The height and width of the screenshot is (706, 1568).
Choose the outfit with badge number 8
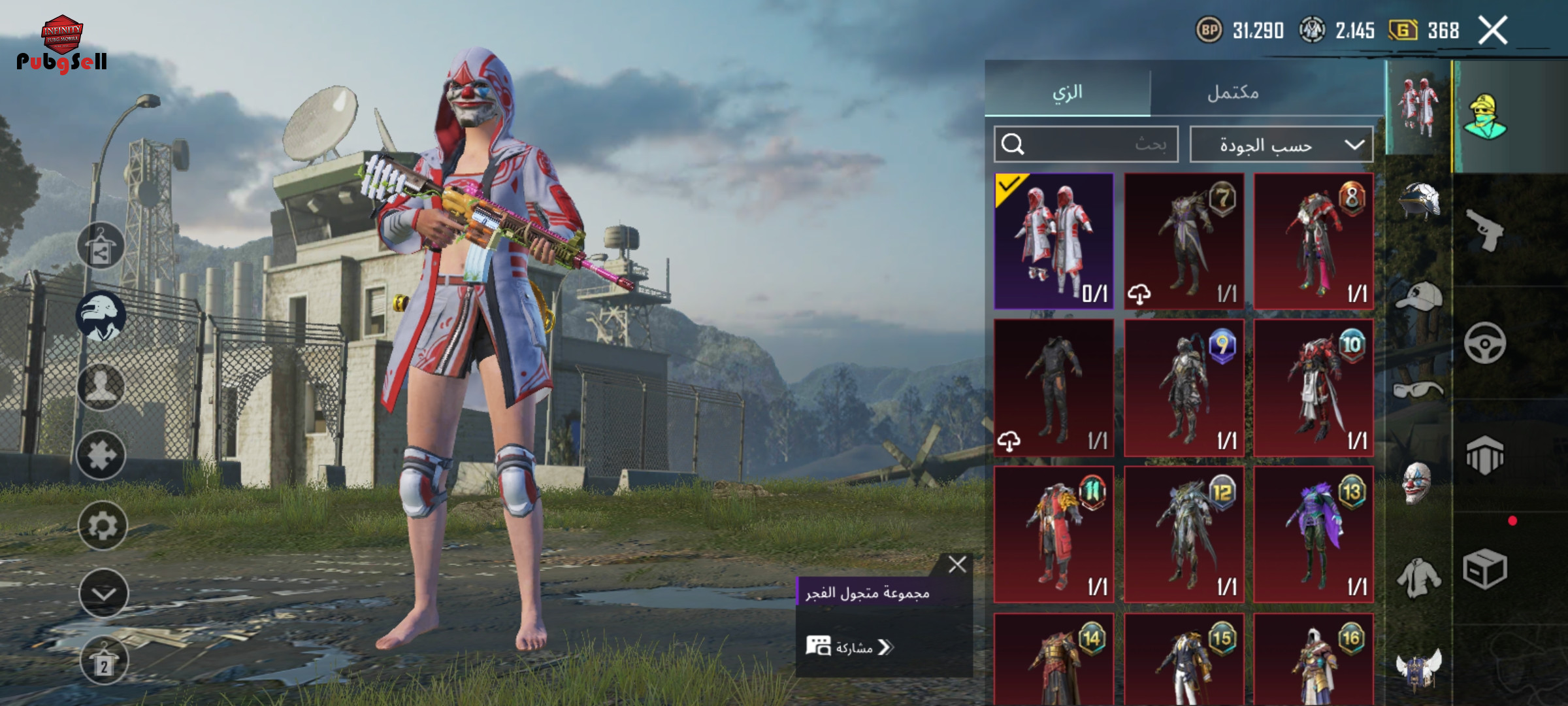(x=1313, y=241)
